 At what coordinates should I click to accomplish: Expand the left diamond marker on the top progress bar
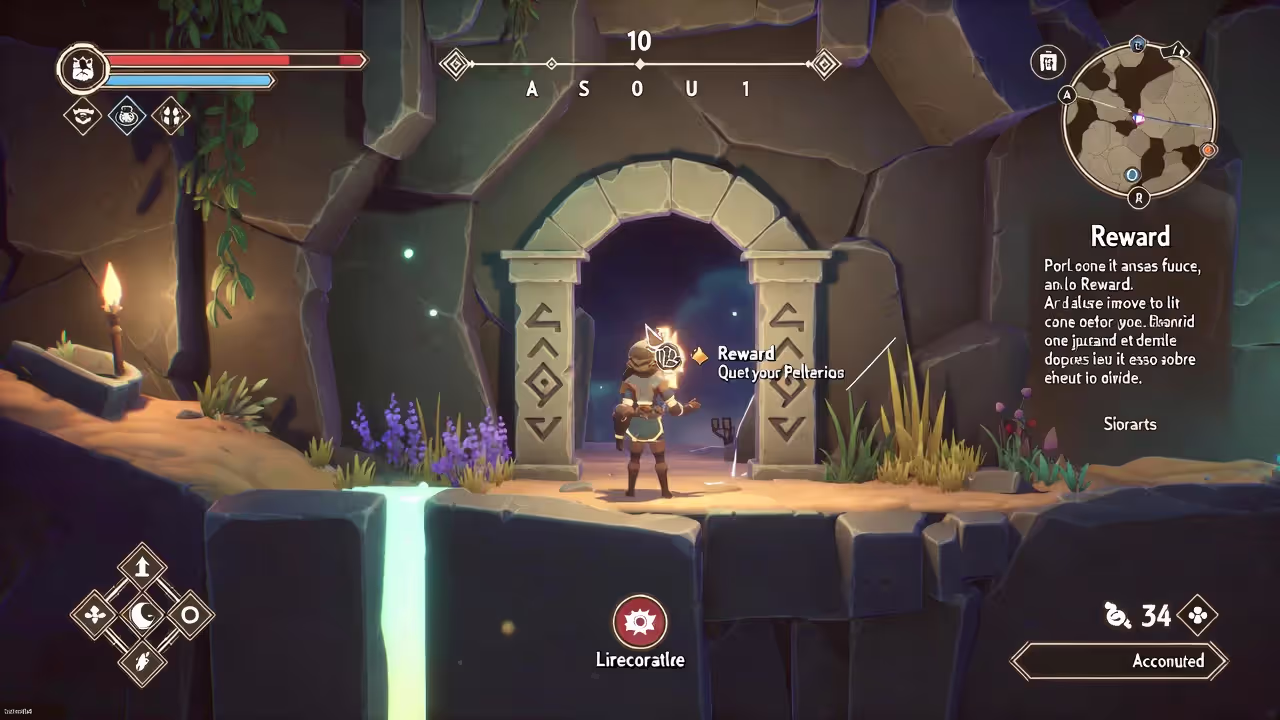[x=456, y=64]
